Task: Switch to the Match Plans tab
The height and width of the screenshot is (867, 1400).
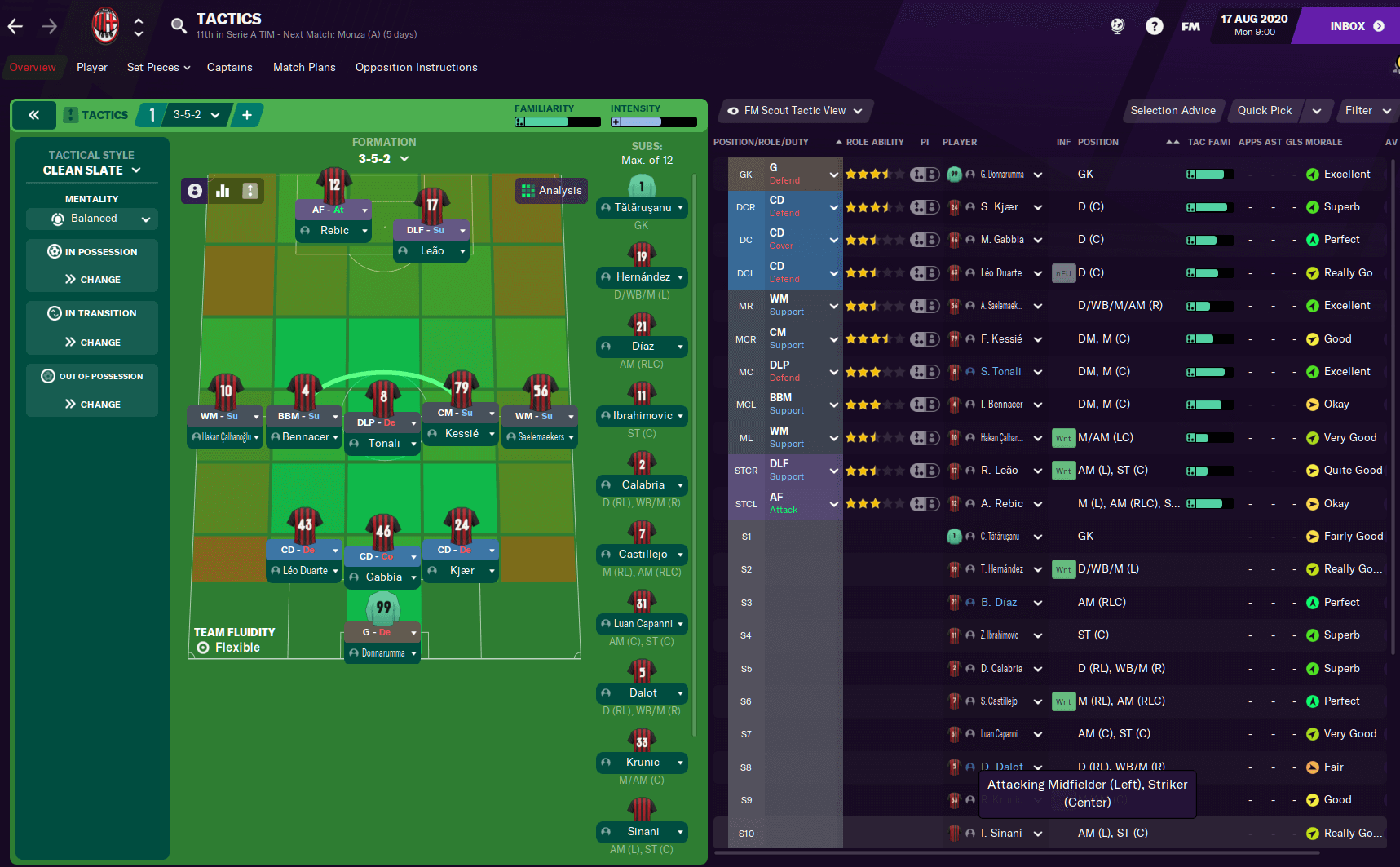Action: pos(304,67)
